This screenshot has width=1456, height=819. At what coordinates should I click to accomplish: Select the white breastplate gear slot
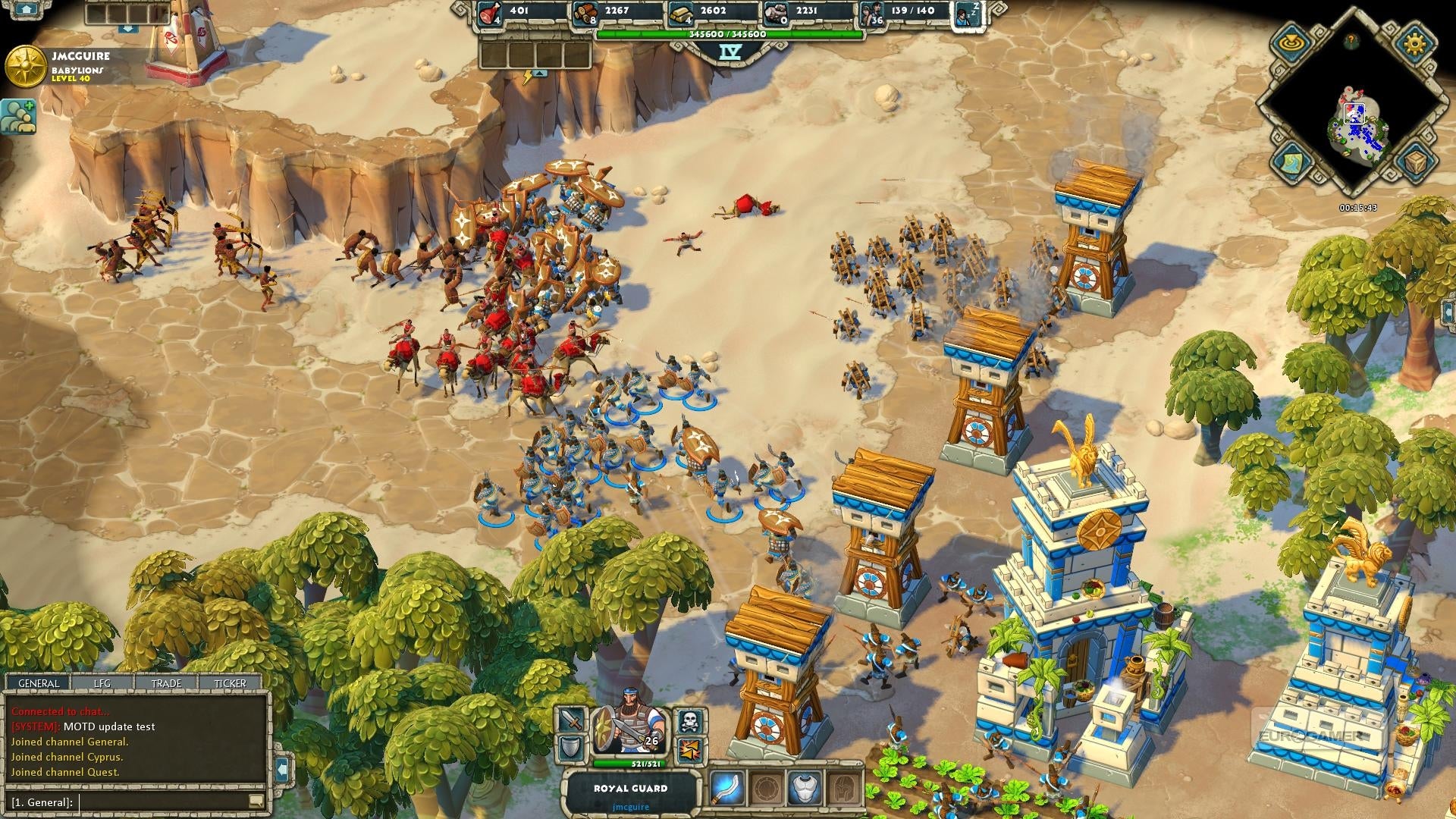tap(805, 788)
